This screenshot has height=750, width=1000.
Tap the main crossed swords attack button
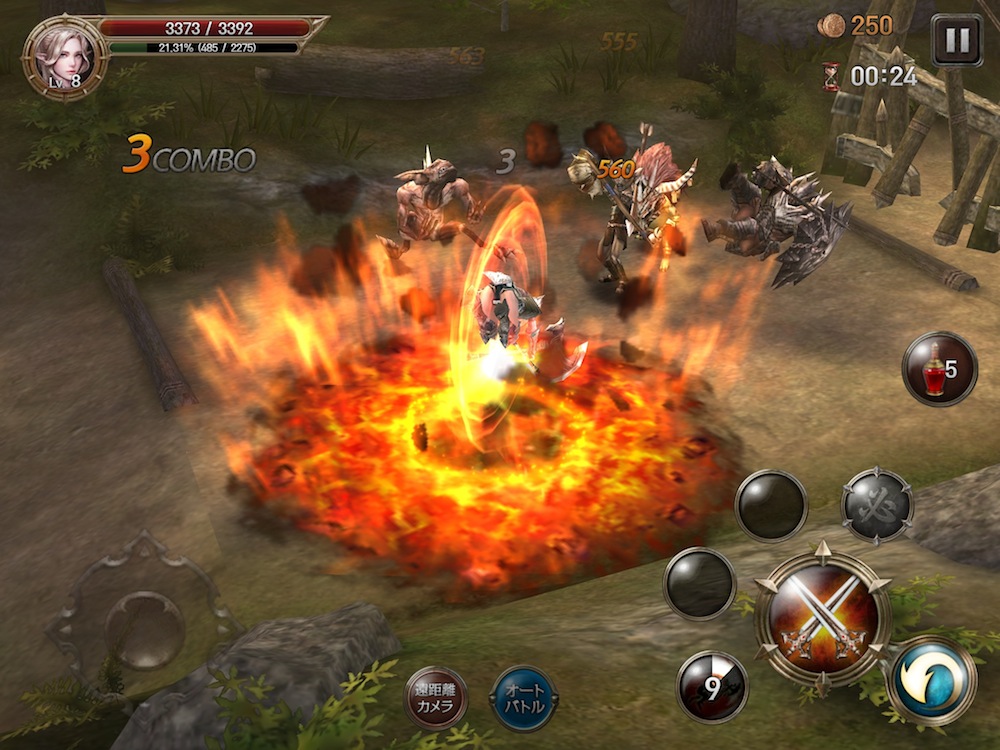pos(822,617)
